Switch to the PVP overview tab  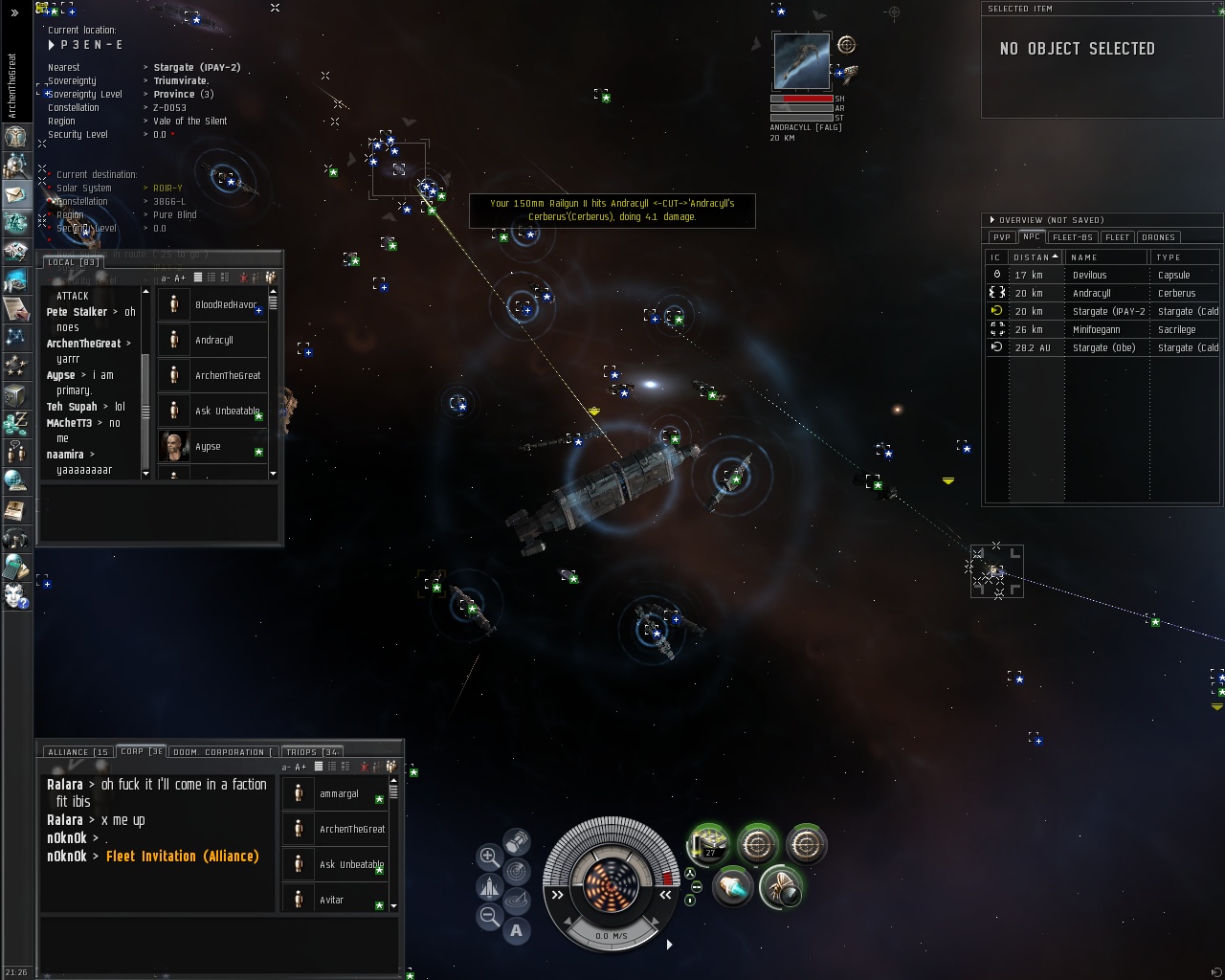pyautogui.click(x=1002, y=237)
